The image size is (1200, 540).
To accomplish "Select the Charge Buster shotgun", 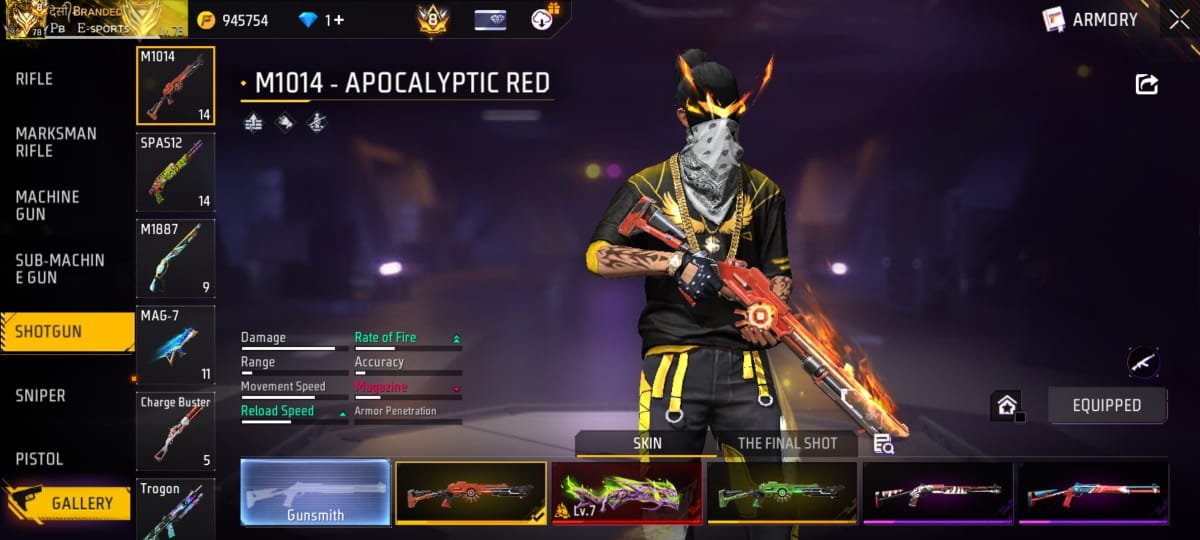I will (x=175, y=431).
